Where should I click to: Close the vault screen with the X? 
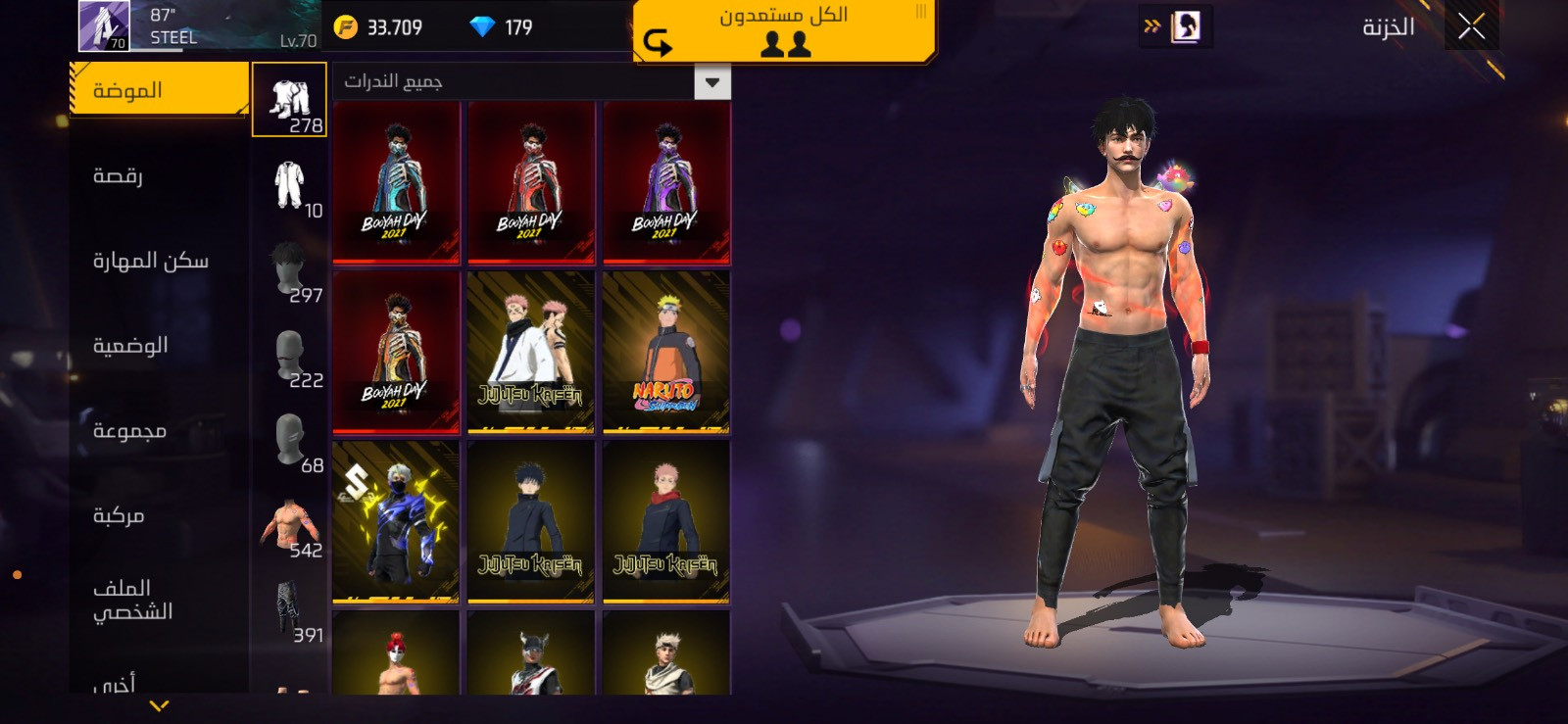(x=1471, y=26)
